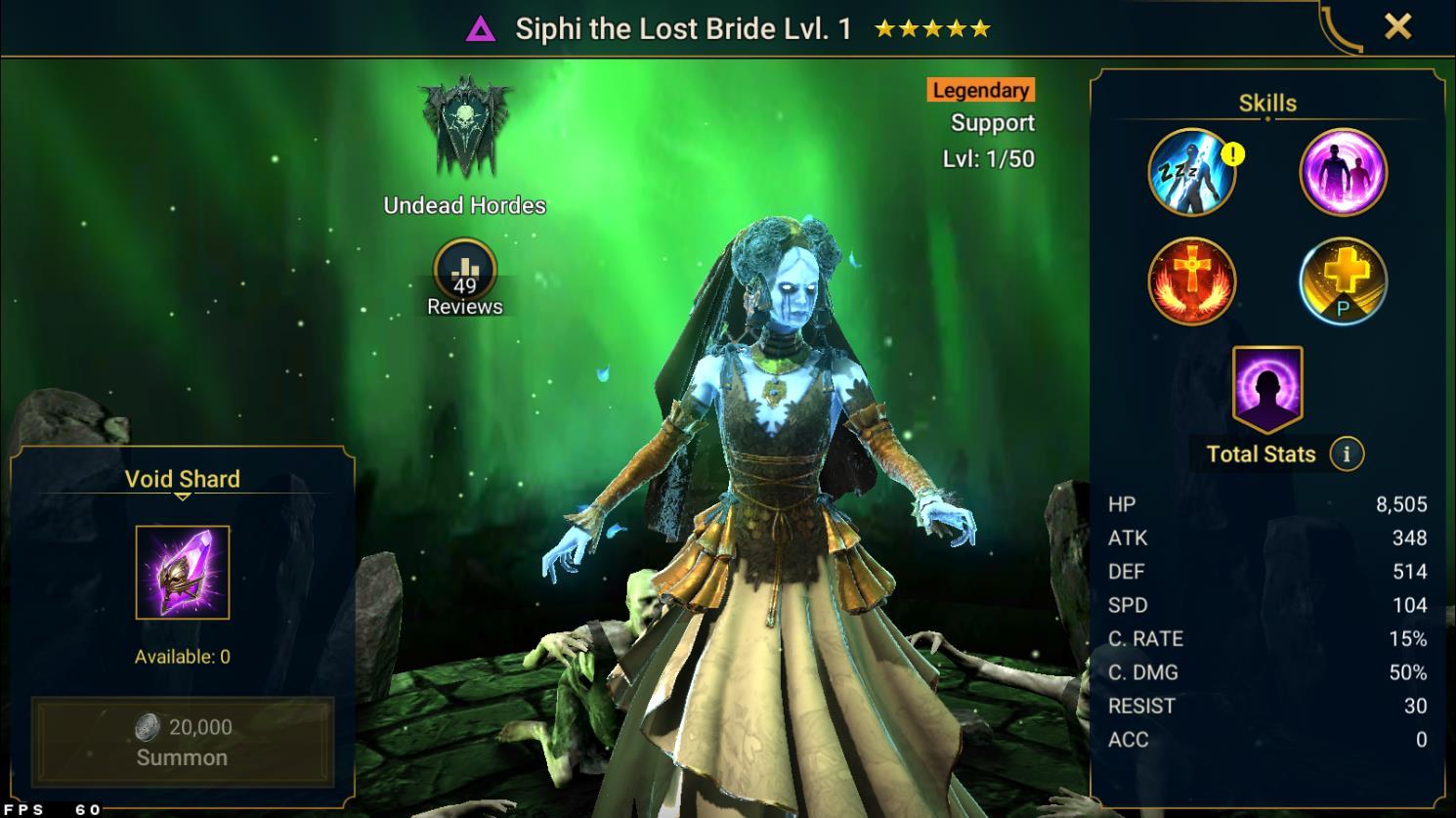The height and width of the screenshot is (818, 1456).
Task: Collapse the Skills panel header
Action: (1266, 102)
